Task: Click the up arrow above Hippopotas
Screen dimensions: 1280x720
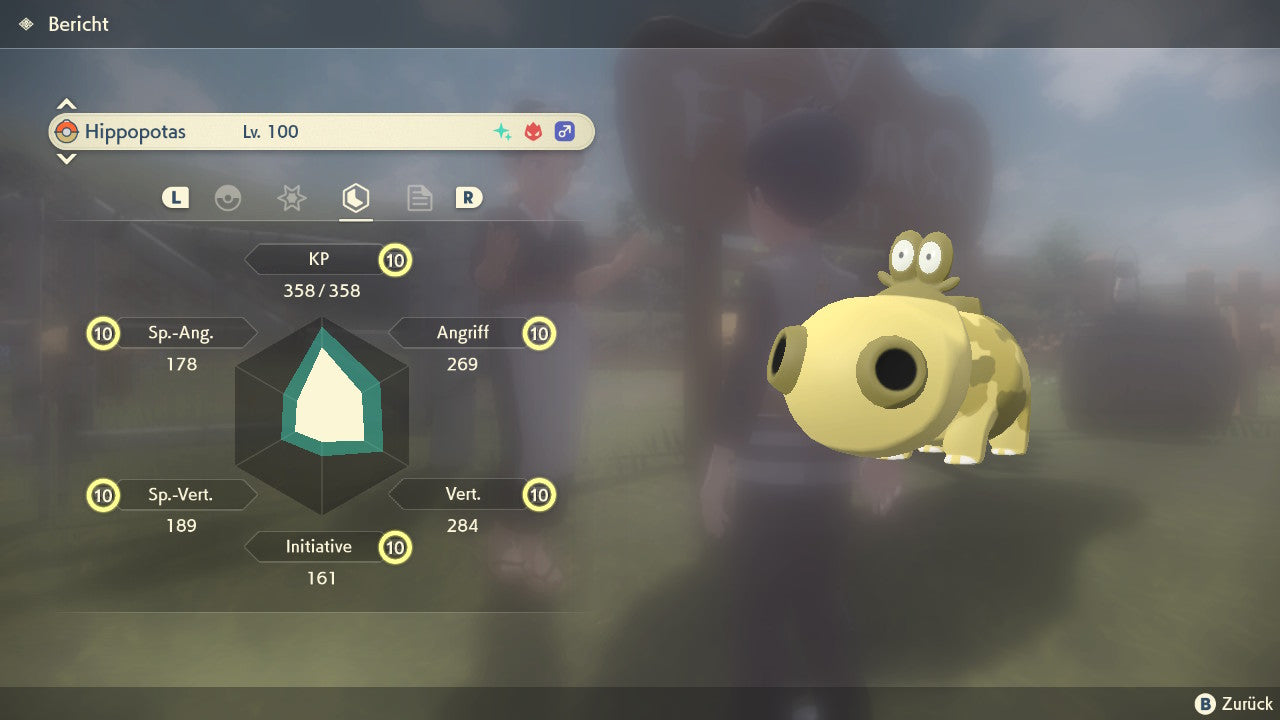Action: [x=66, y=104]
